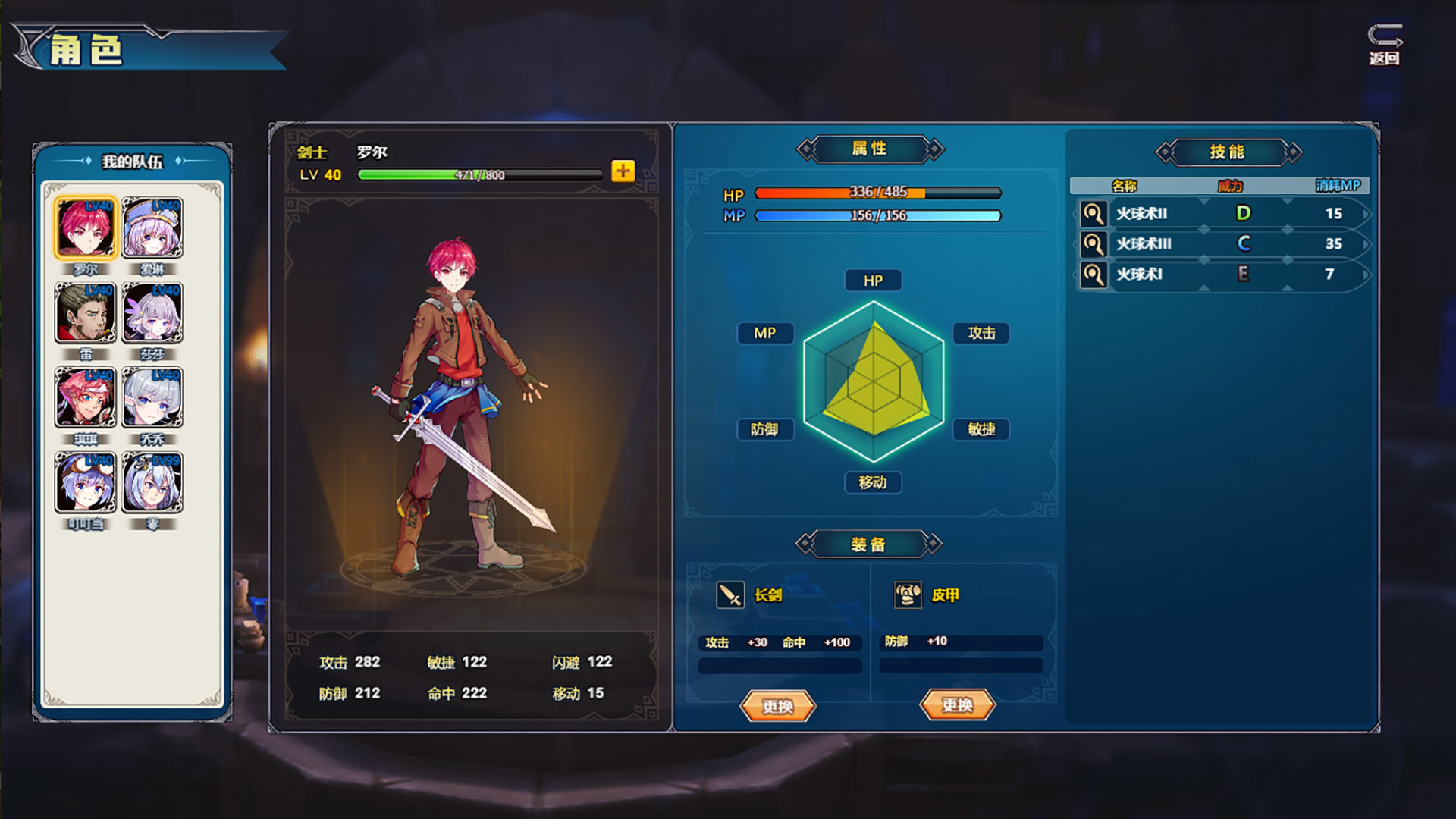Click the yellow plus button beside experience bar
The height and width of the screenshot is (819, 1456).
pos(623,171)
